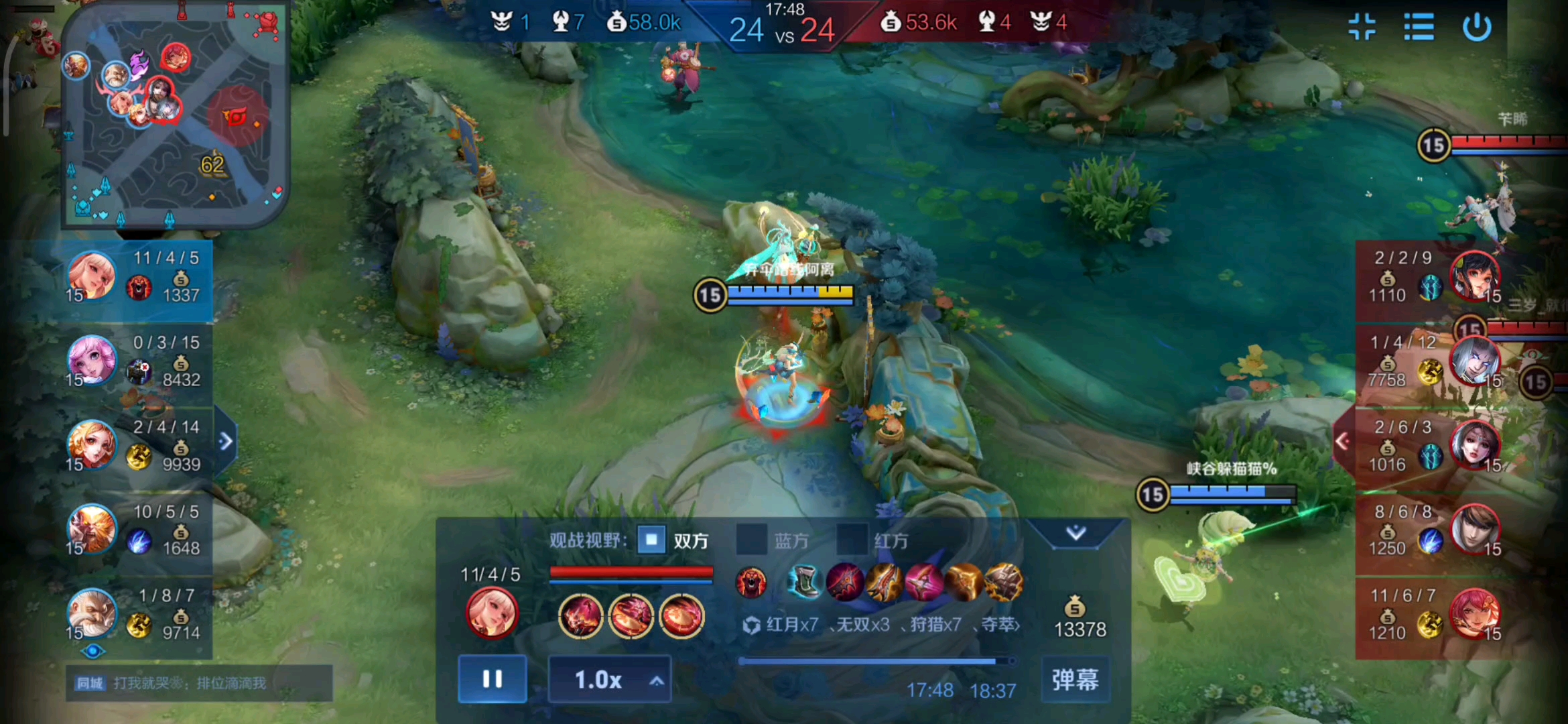Pause the replay playback
This screenshot has width=1568, height=724.
pyautogui.click(x=493, y=679)
